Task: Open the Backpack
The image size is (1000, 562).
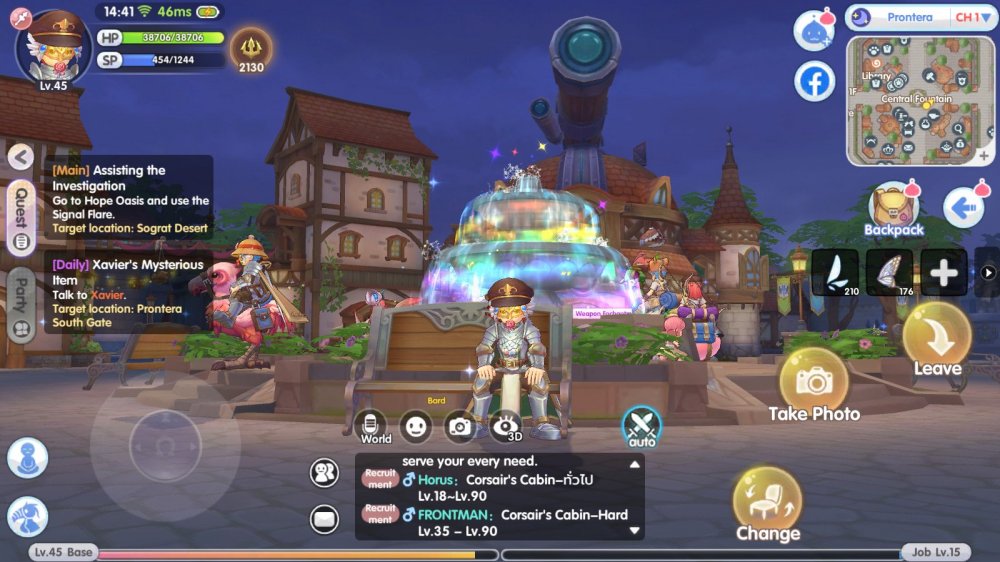Action: [x=894, y=209]
